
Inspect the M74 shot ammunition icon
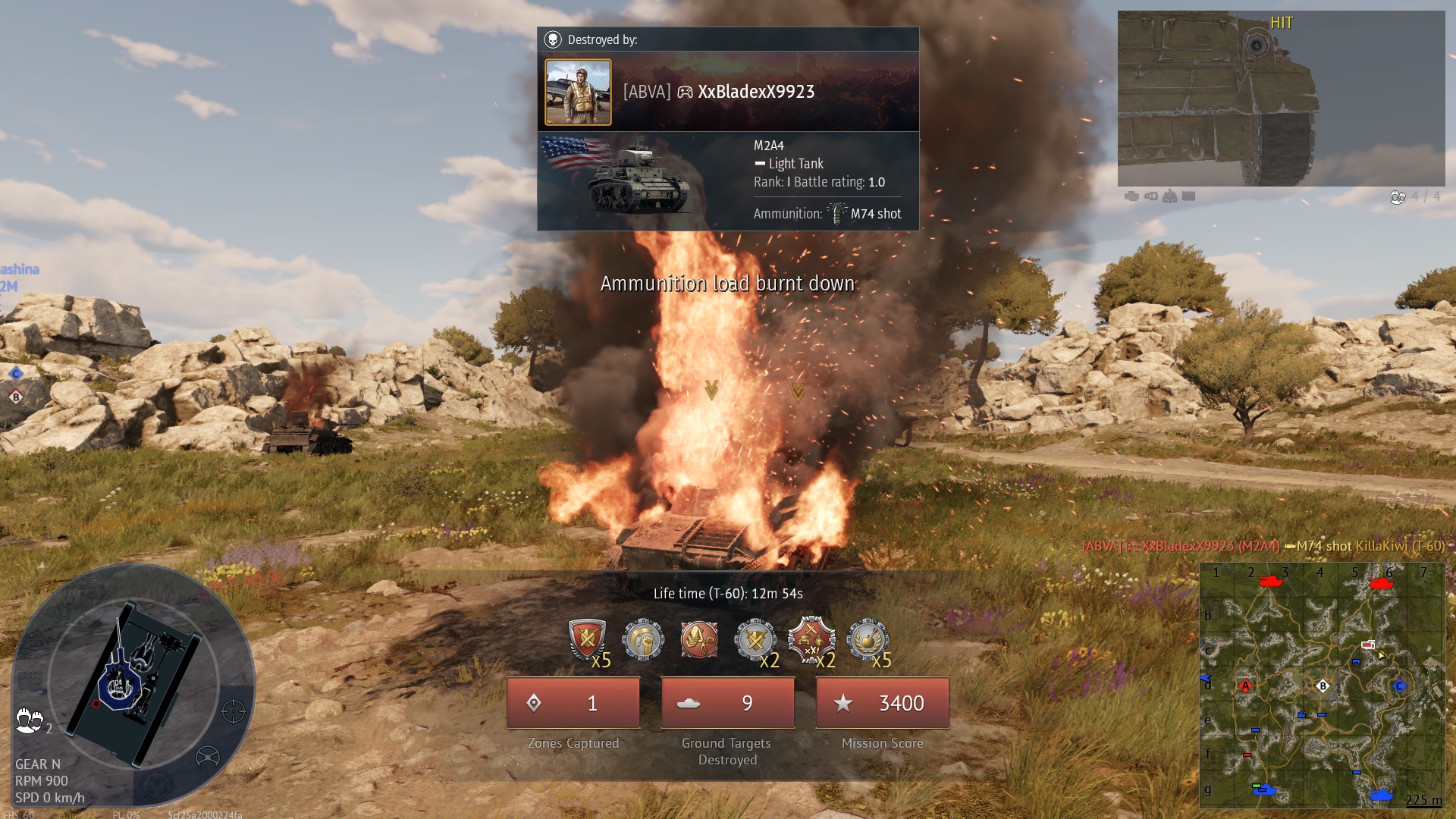click(837, 213)
